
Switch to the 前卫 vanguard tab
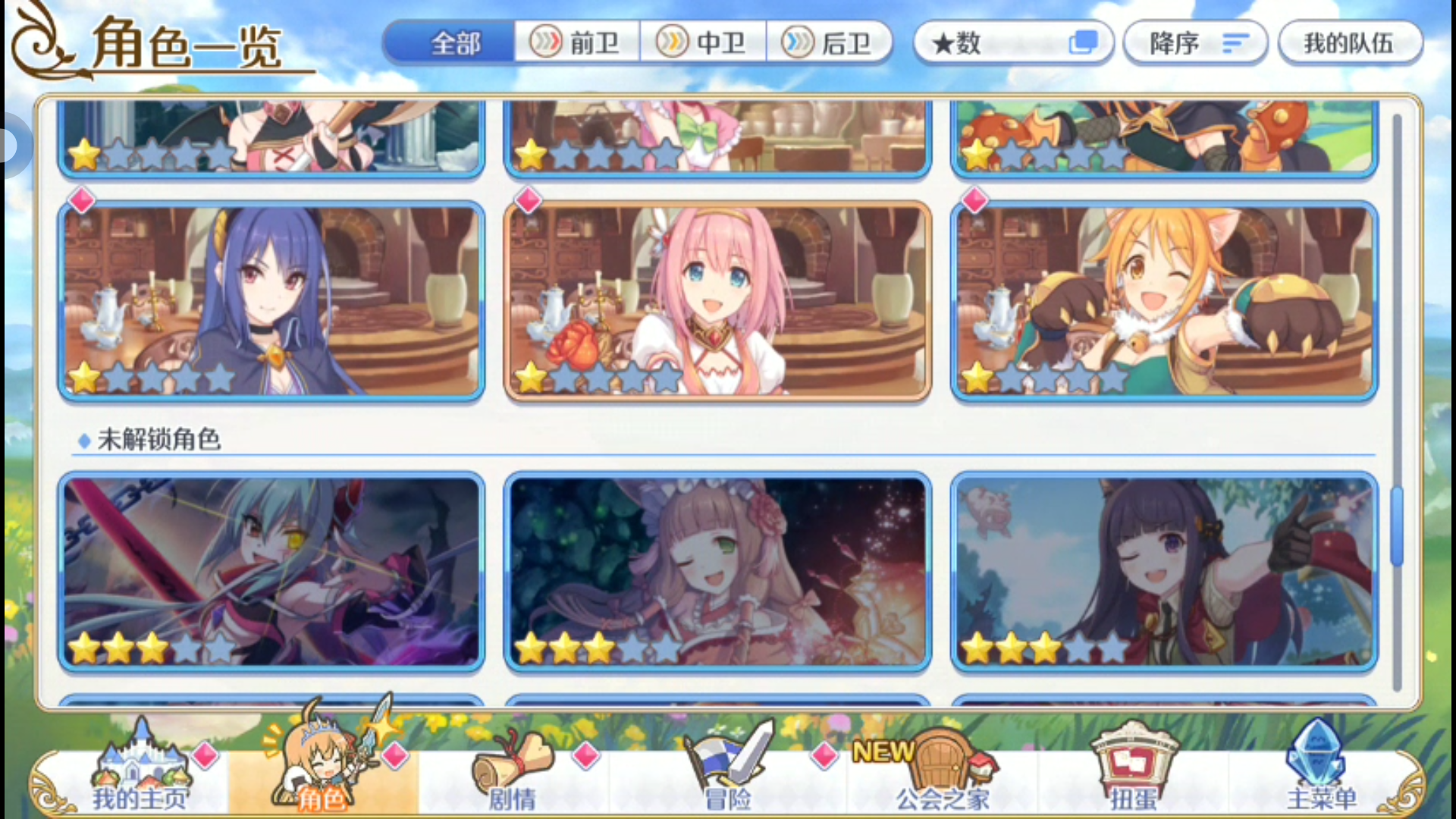click(x=577, y=42)
